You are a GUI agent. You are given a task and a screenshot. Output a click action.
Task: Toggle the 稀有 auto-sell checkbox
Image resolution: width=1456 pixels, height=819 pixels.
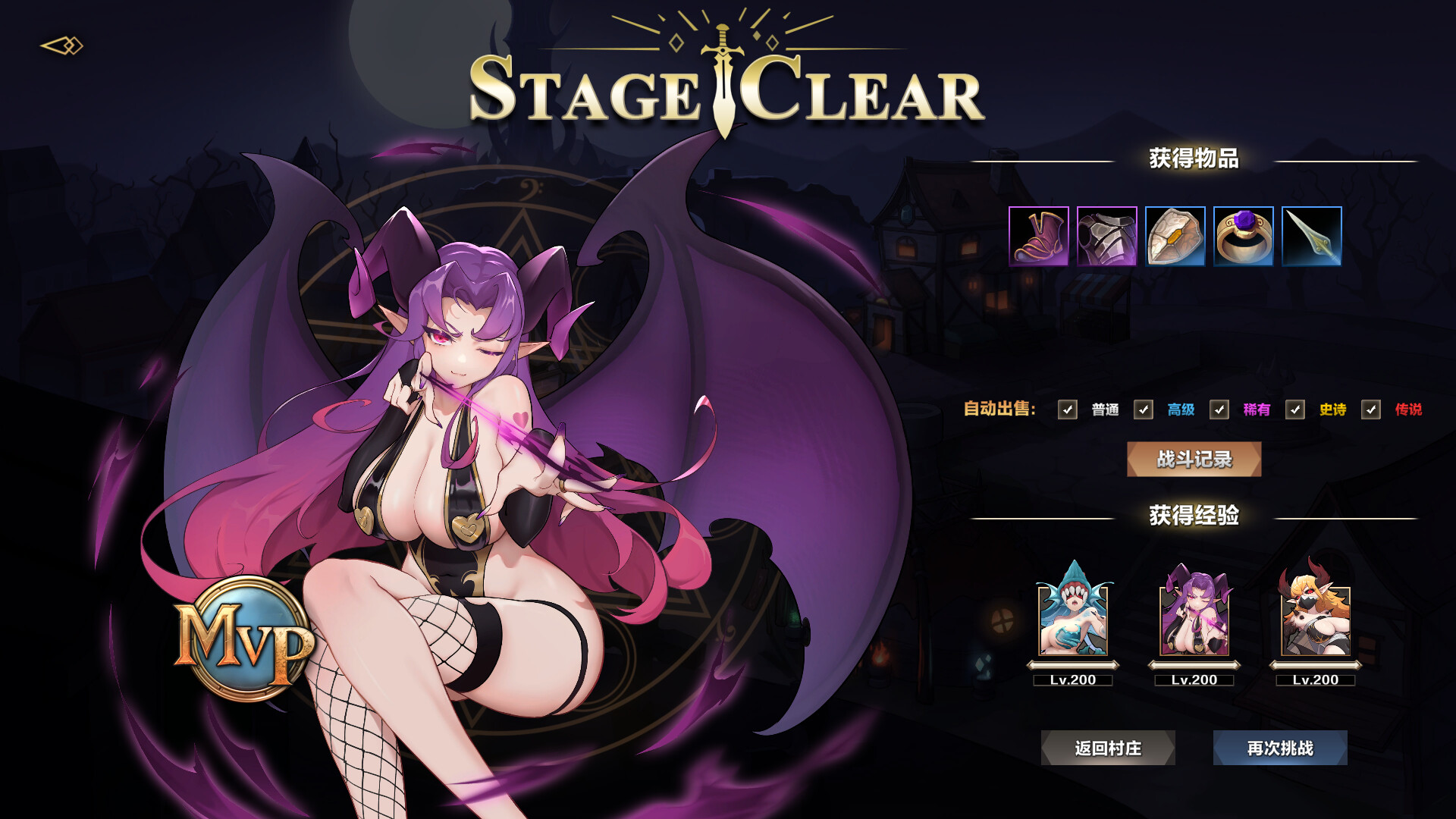click(1220, 410)
